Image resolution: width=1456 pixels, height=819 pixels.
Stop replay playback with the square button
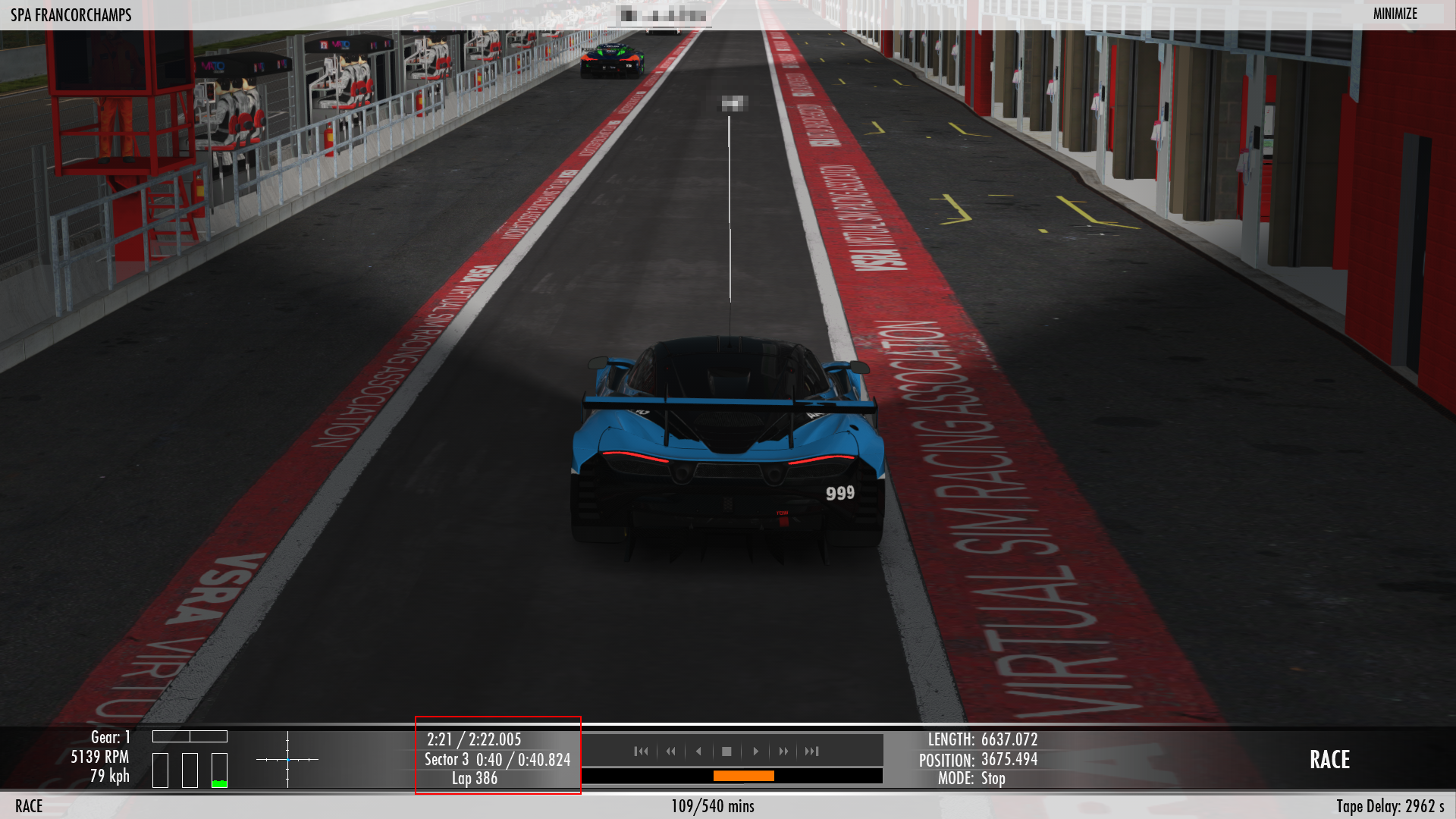click(x=726, y=752)
